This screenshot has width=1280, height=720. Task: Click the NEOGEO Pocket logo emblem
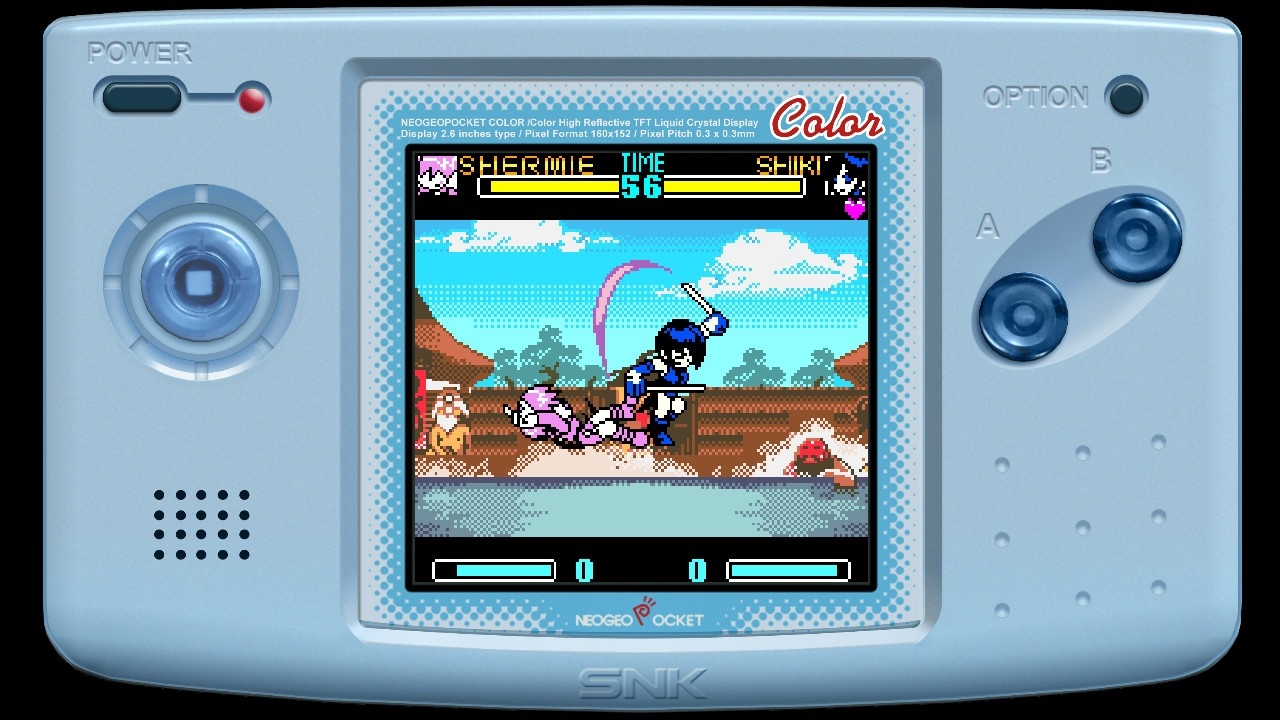click(x=640, y=617)
